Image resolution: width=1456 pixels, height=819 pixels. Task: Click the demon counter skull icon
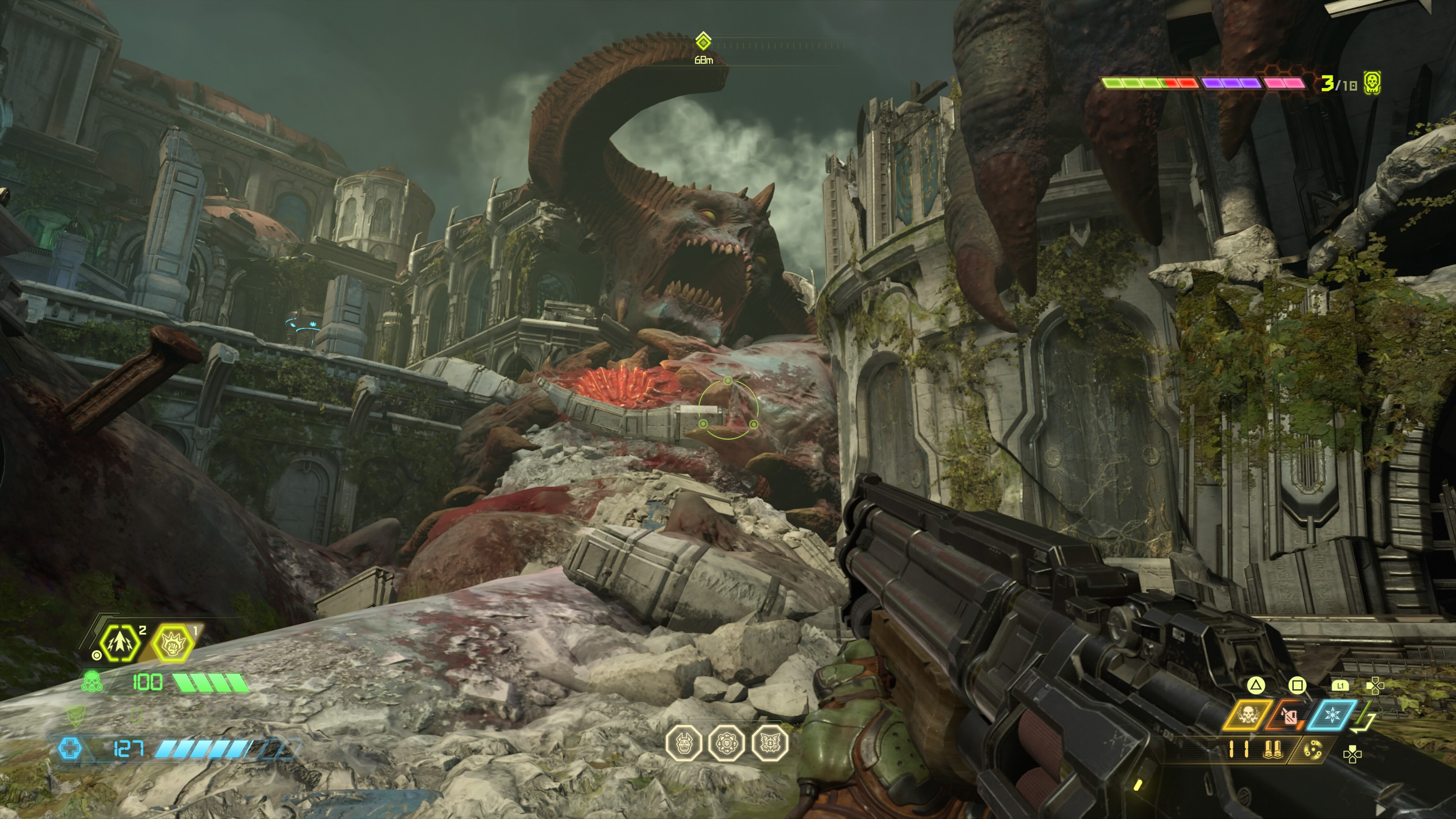coord(1372,83)
